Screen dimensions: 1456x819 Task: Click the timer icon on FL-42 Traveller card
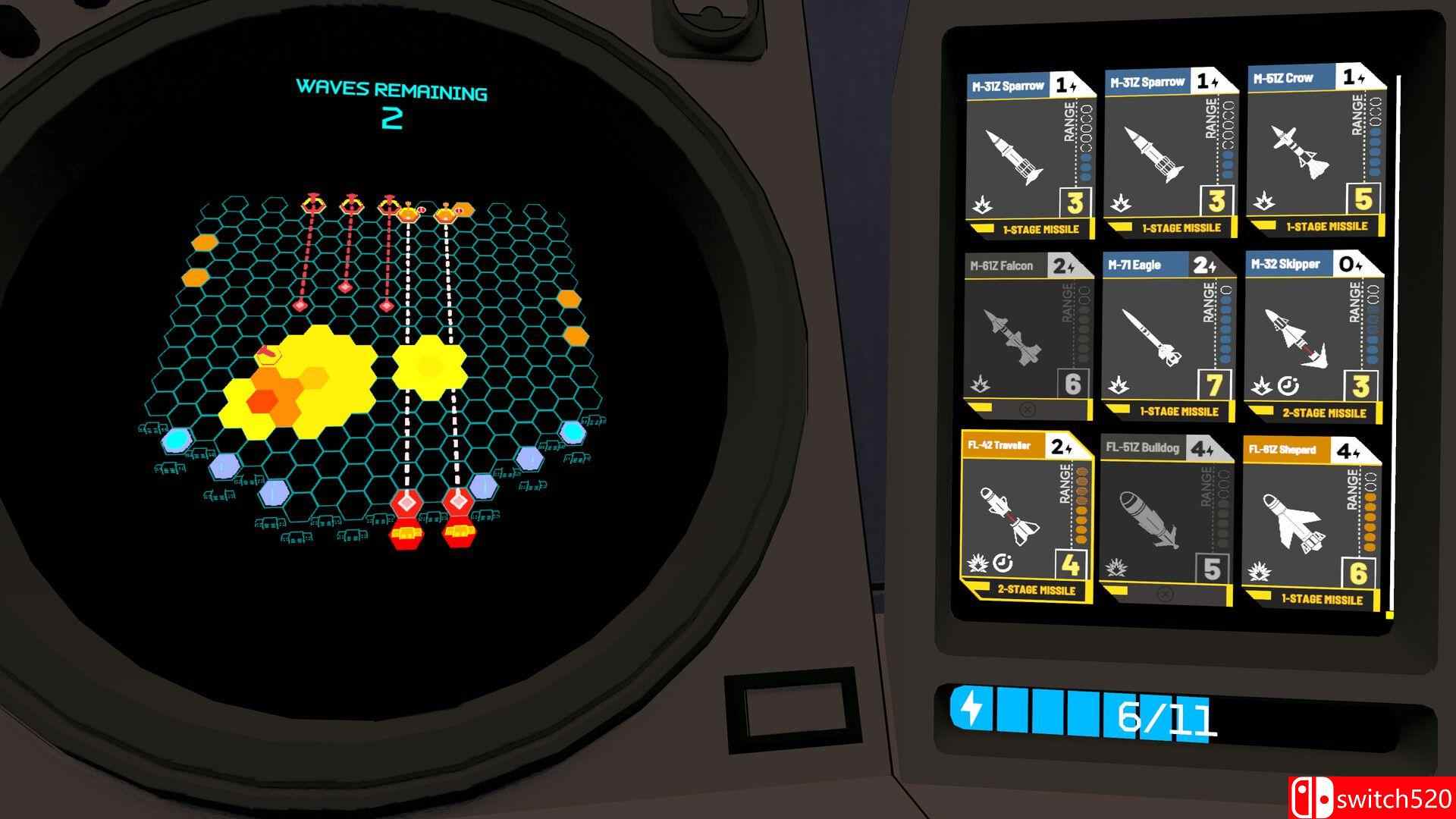1003,563
